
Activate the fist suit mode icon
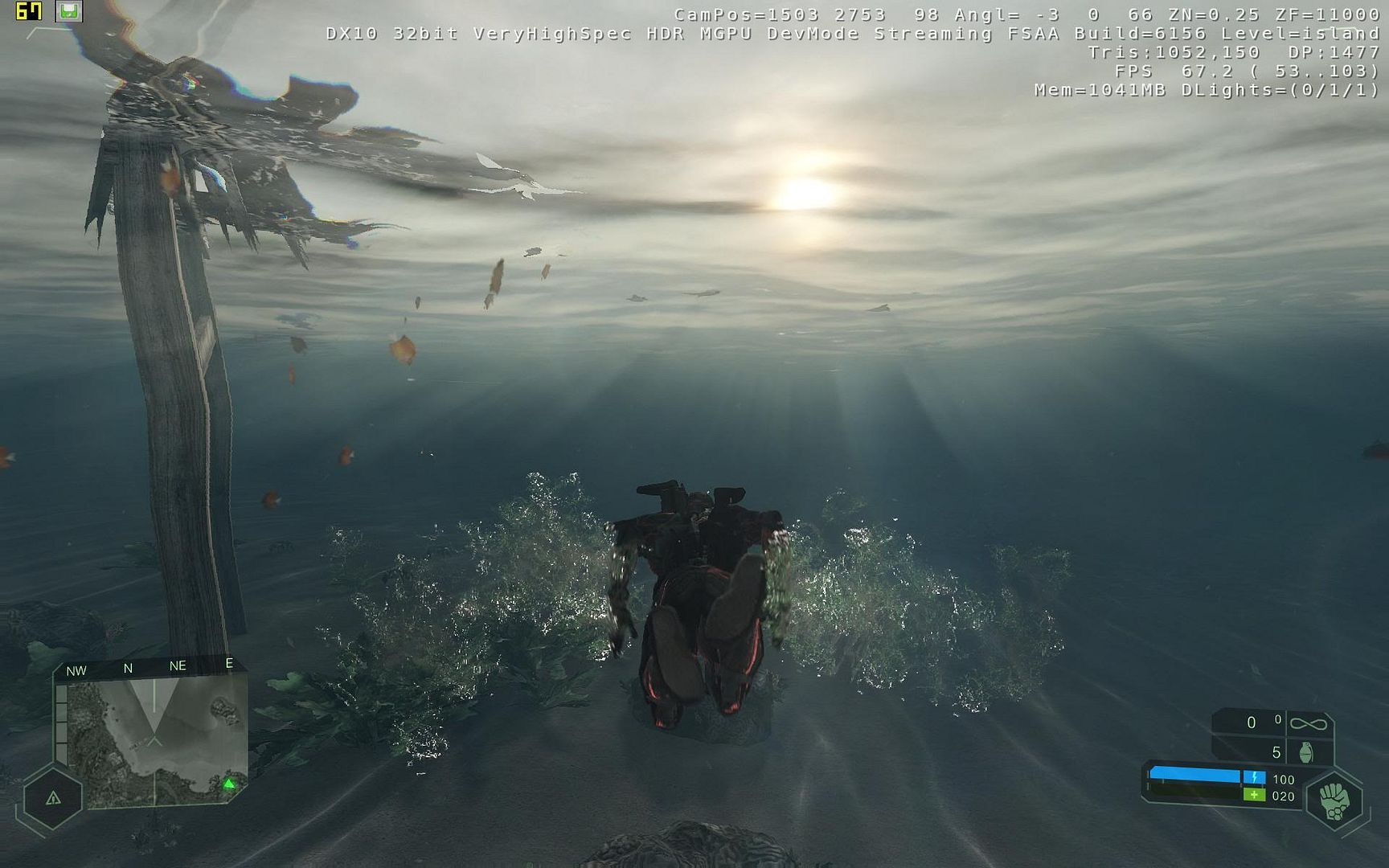pyautogui.click(x=1334, y=800)
